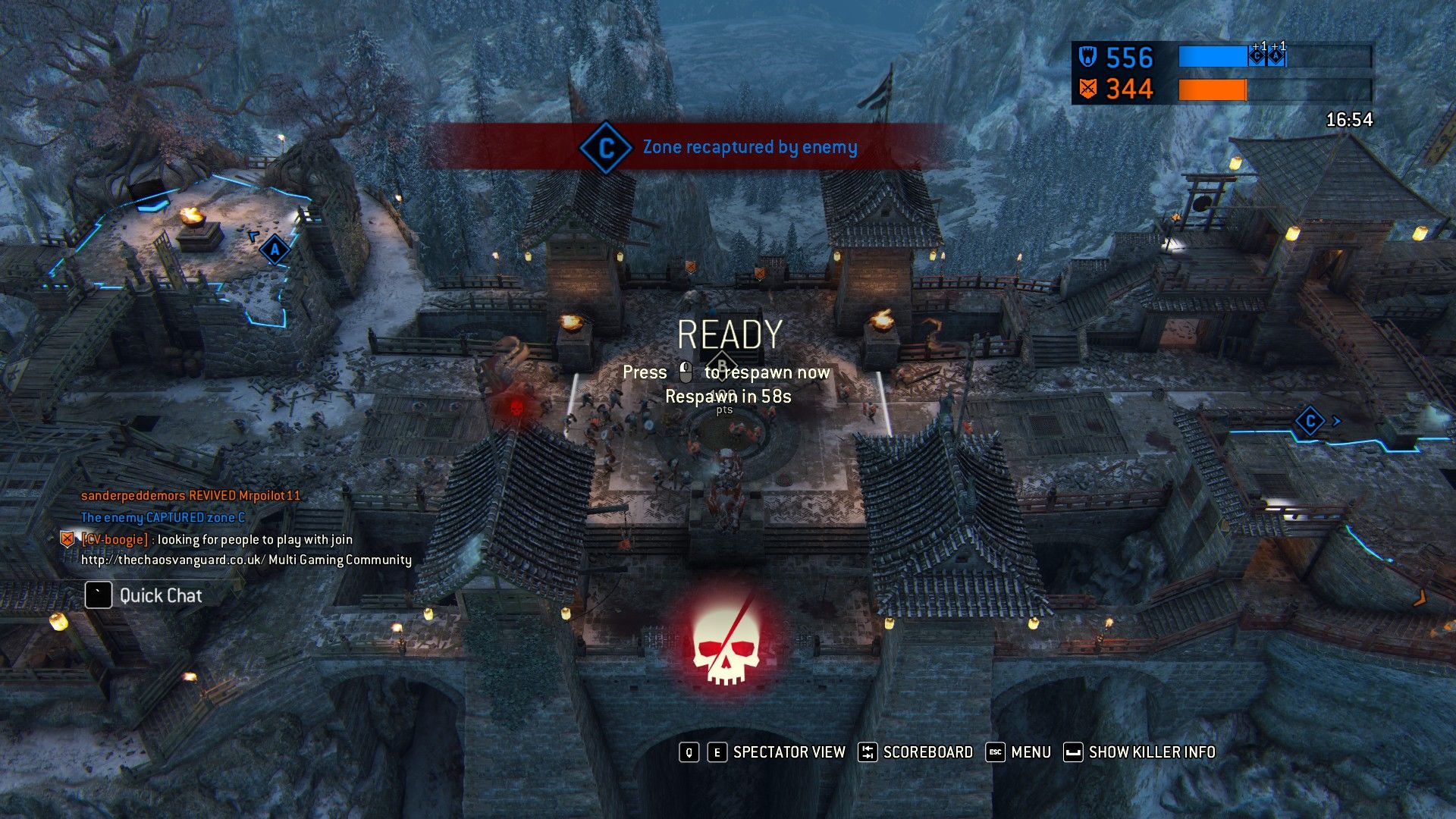Switch to Spectator View
The image size is (1456, 819).
tap(789, 752)
